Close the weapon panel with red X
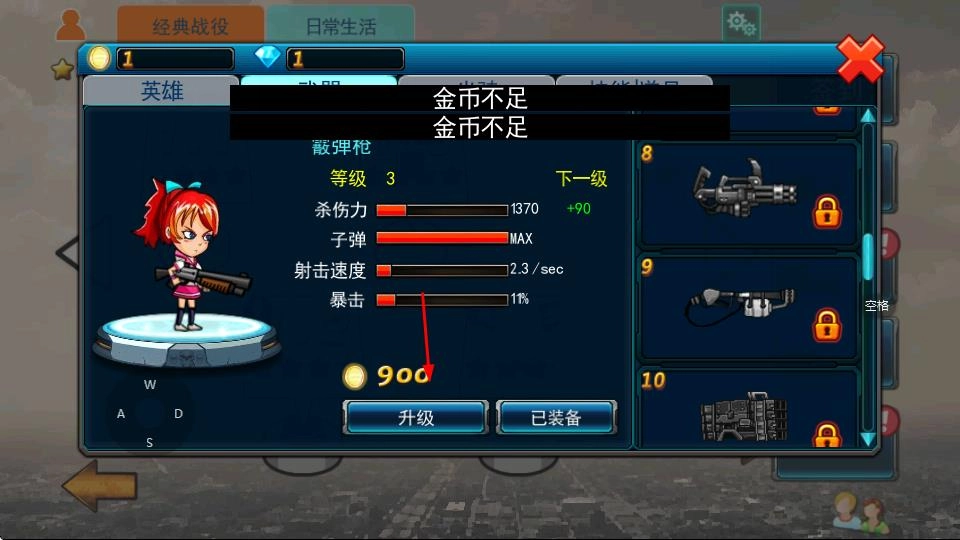This screenshot has height=540, width=960. (860, 59)
